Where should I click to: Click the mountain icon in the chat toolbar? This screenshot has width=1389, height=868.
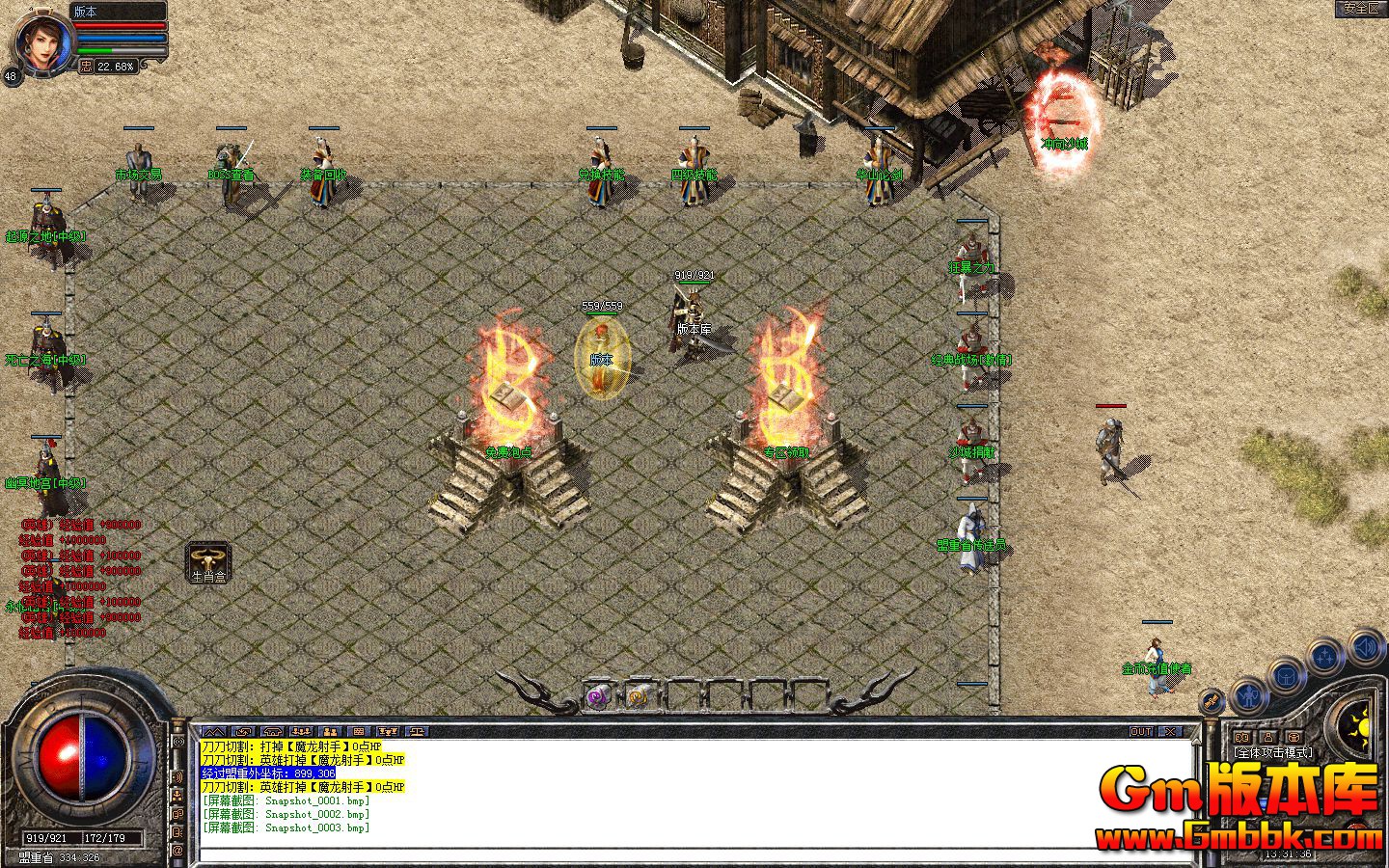215,731
